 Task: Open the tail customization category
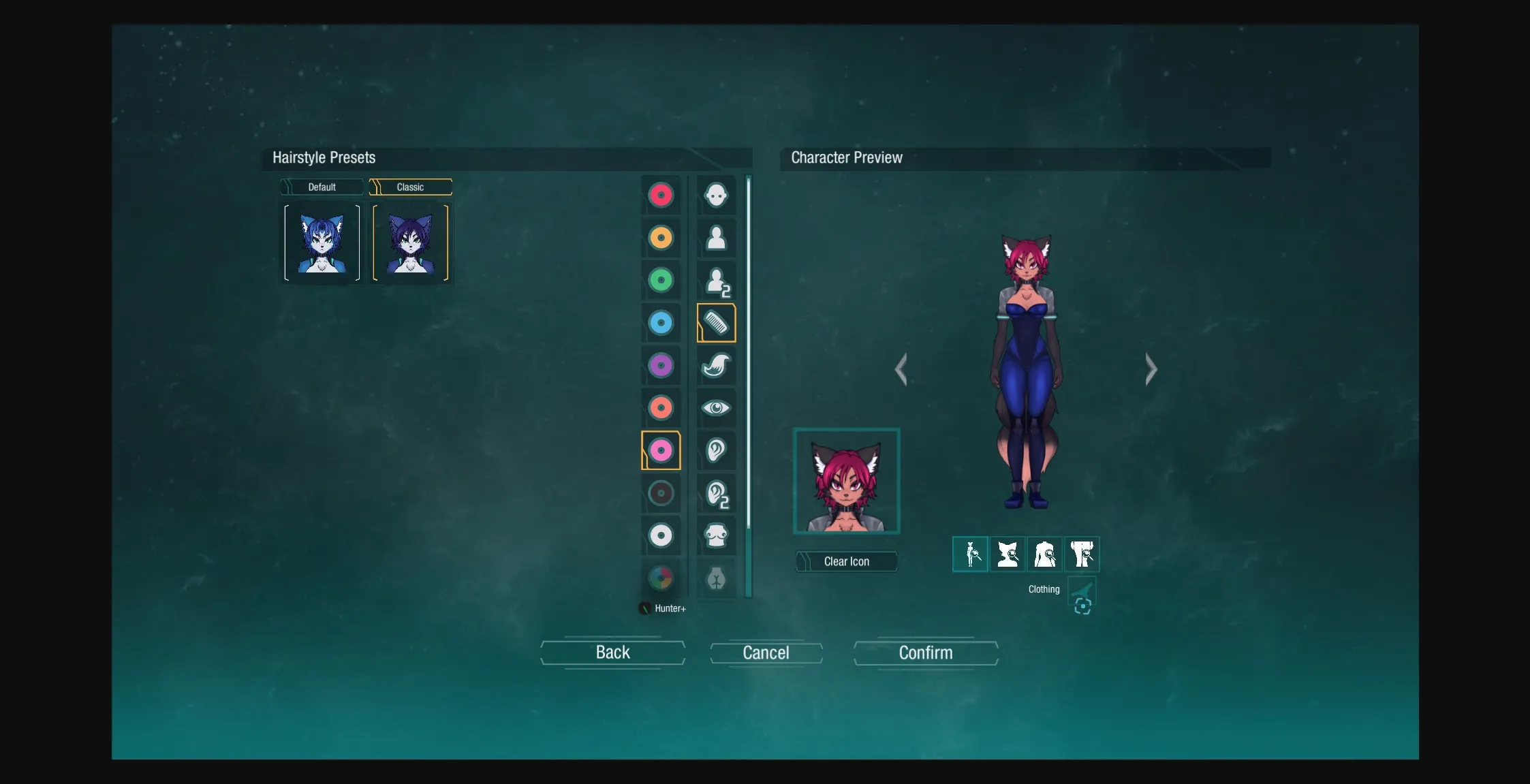(716, 366)
